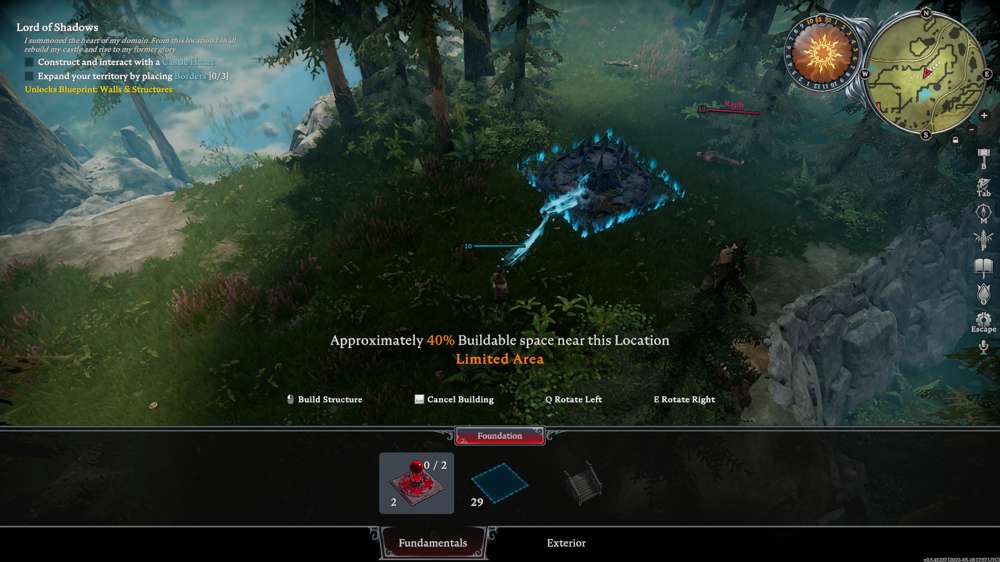Pick the stairs blueprint
Screen dimensions: 1000x562
coord(582,483)
